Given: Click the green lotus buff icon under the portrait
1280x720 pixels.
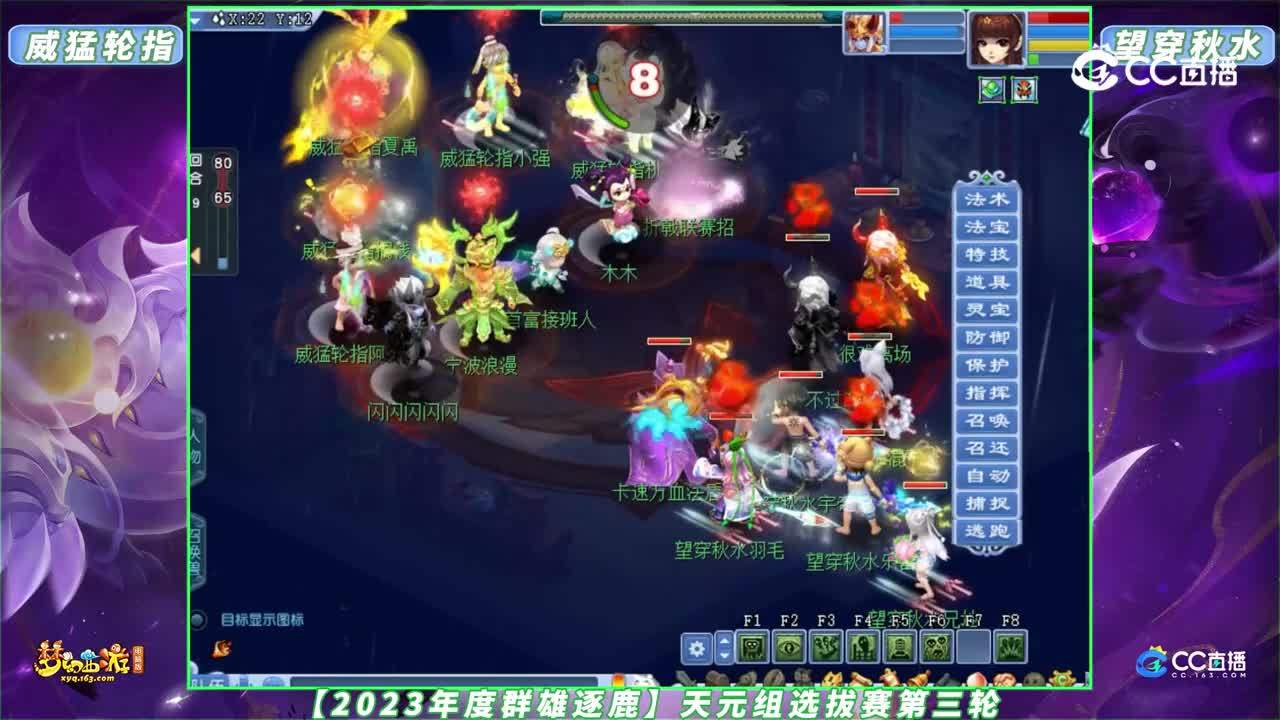Looking at the screenshot, I should (x=991, y=90).
